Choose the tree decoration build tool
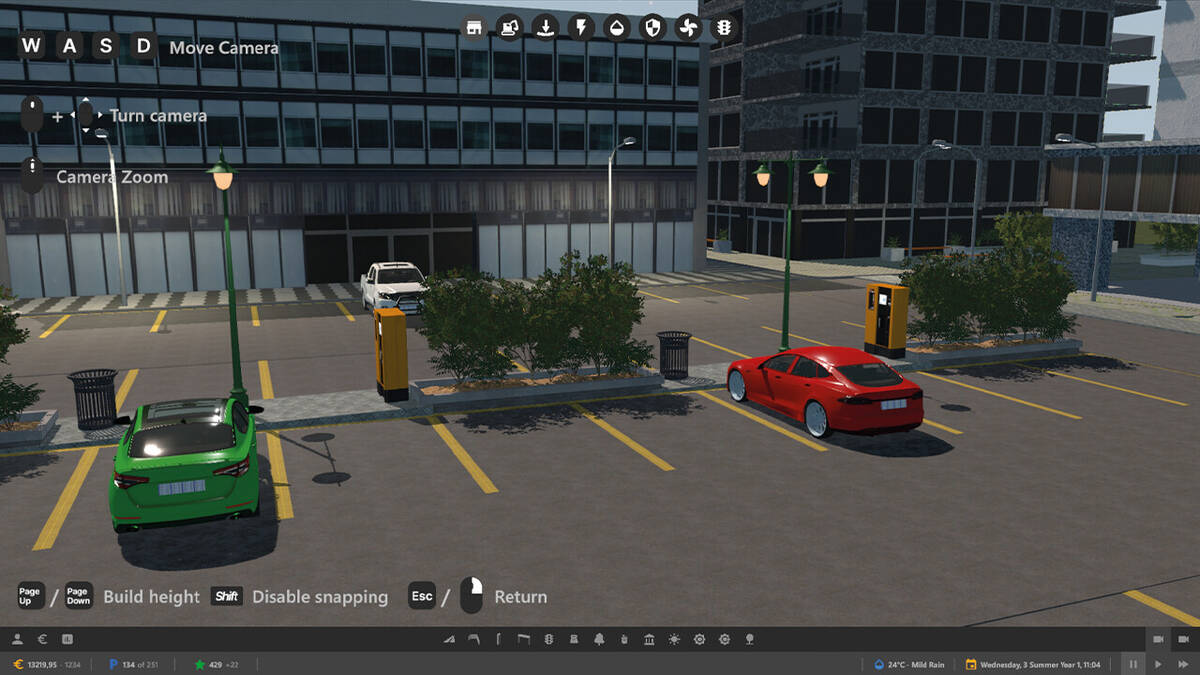 tap(749, 639)
